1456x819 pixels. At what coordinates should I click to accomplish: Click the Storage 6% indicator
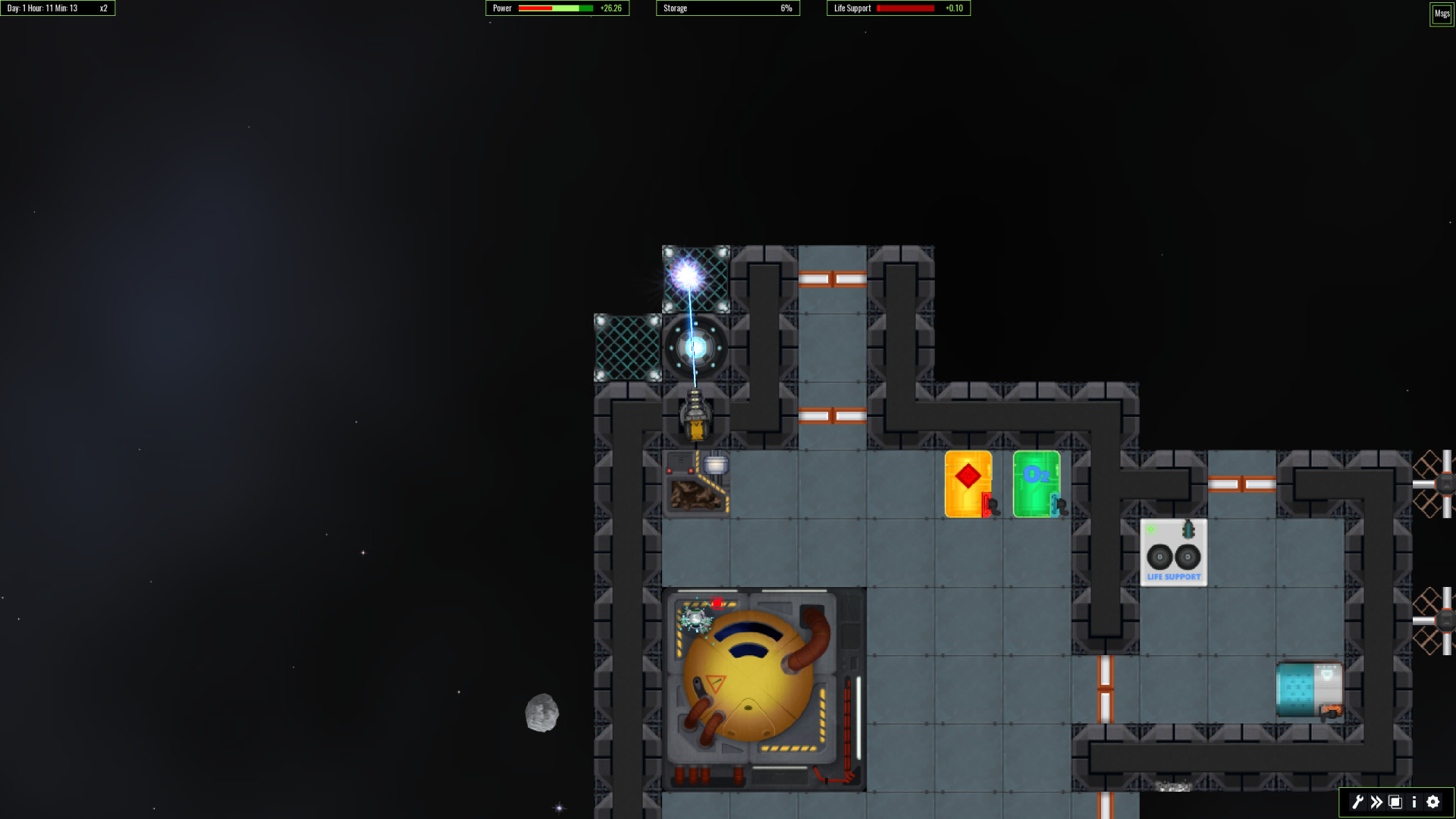tap(786, 8)
